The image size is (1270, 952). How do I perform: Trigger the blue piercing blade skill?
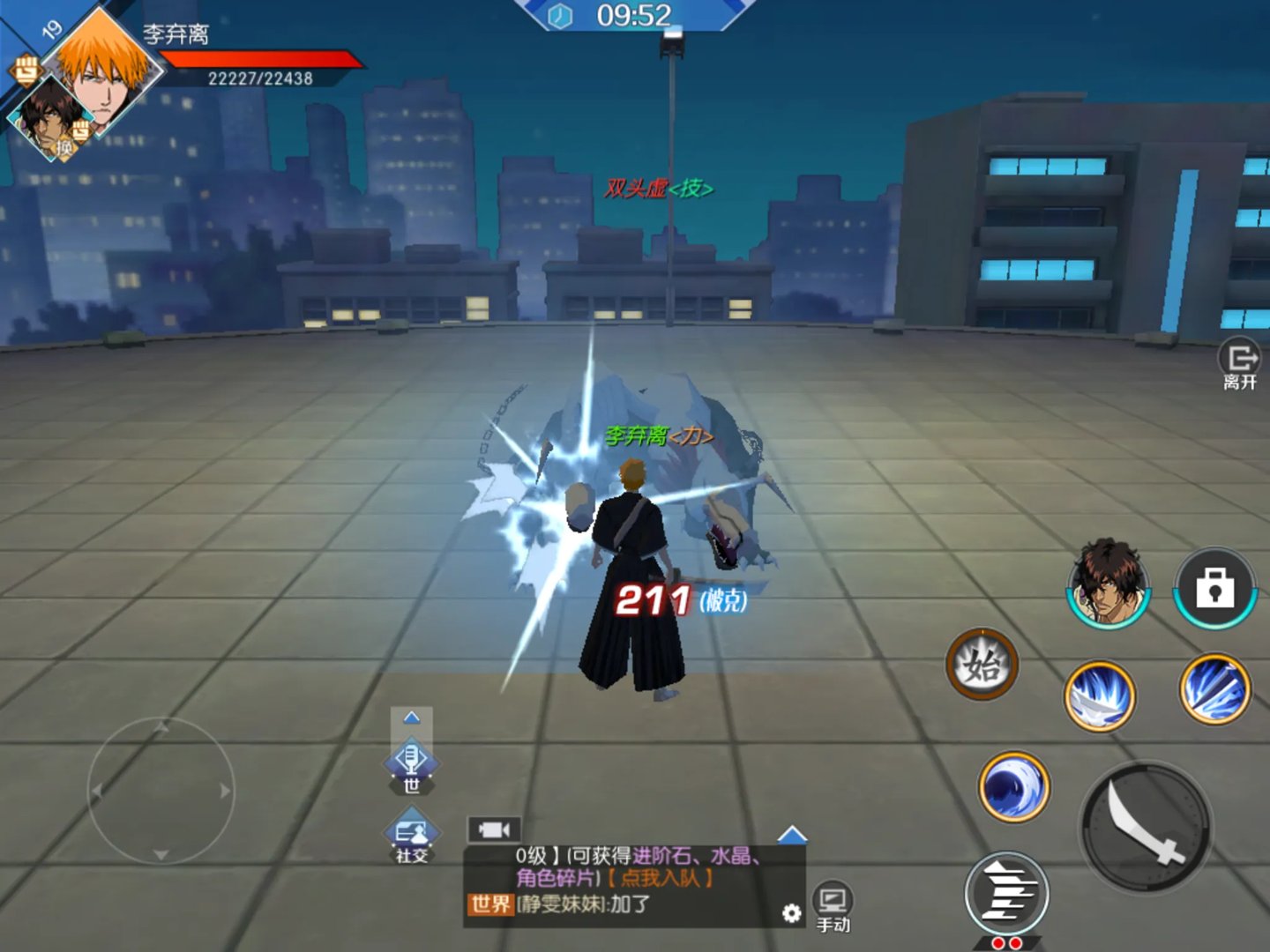click(x=1214, y=689)
